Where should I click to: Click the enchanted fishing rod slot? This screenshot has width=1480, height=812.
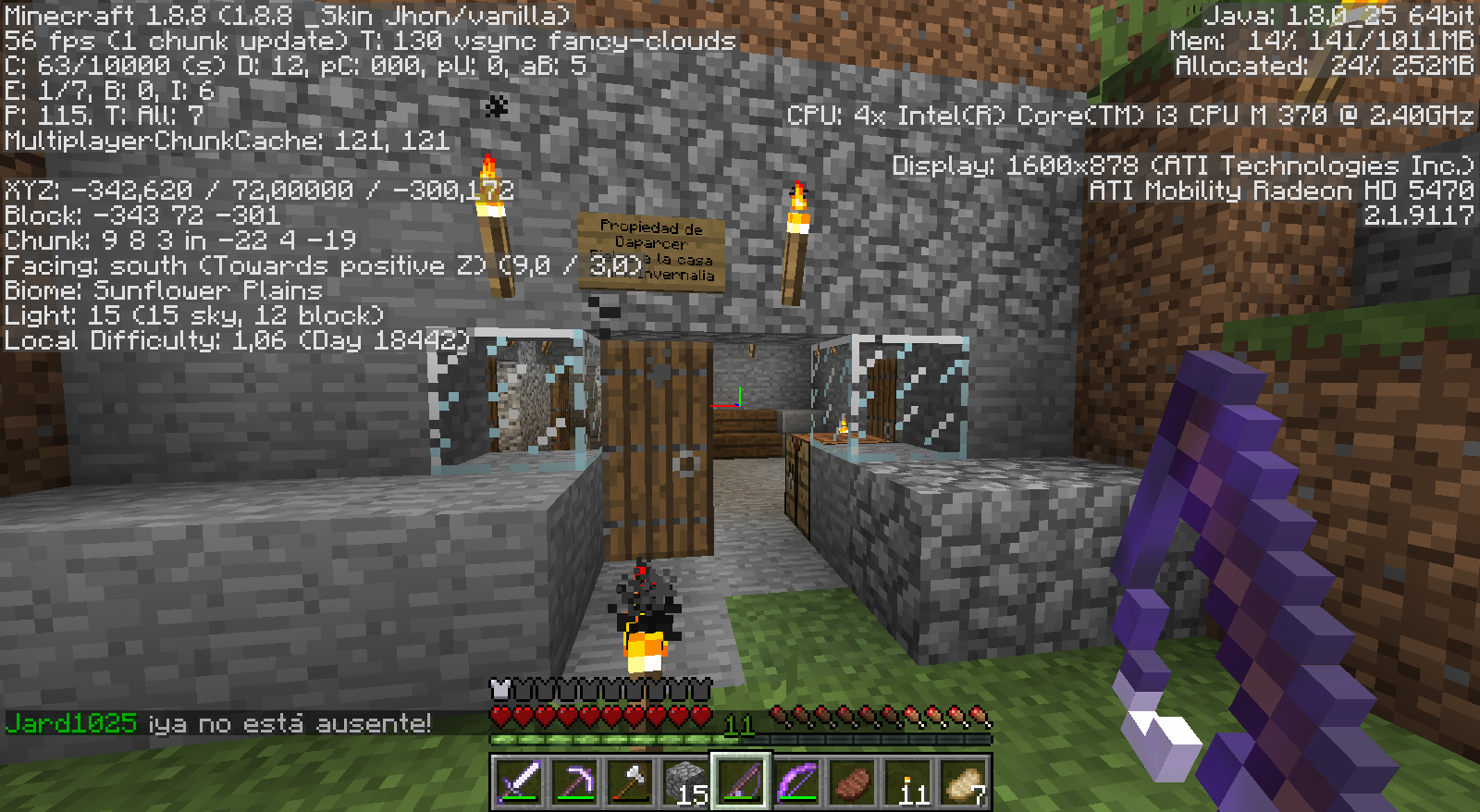tap(741, 782)
